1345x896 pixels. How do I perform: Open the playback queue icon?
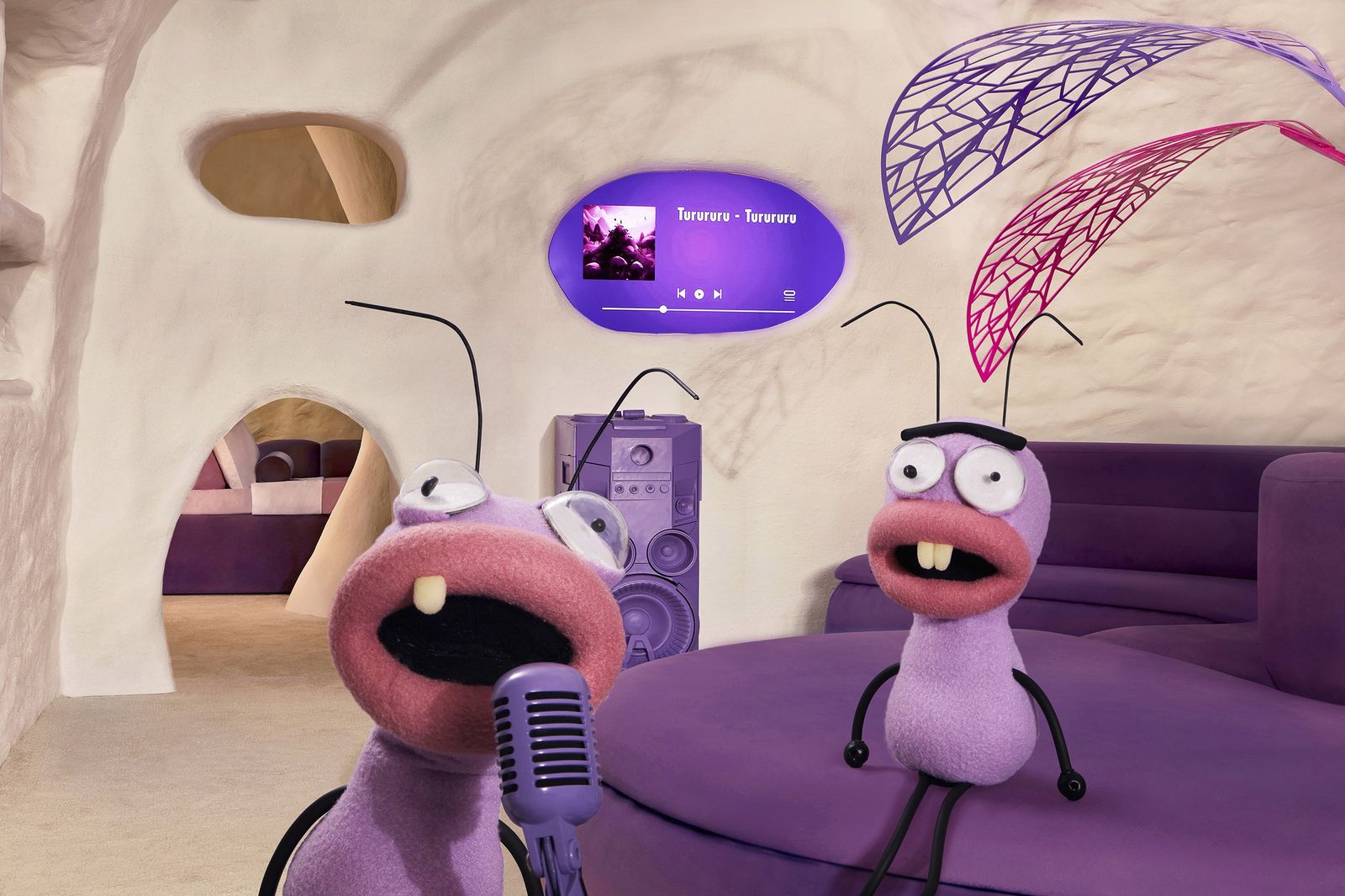tap(789, 295)
